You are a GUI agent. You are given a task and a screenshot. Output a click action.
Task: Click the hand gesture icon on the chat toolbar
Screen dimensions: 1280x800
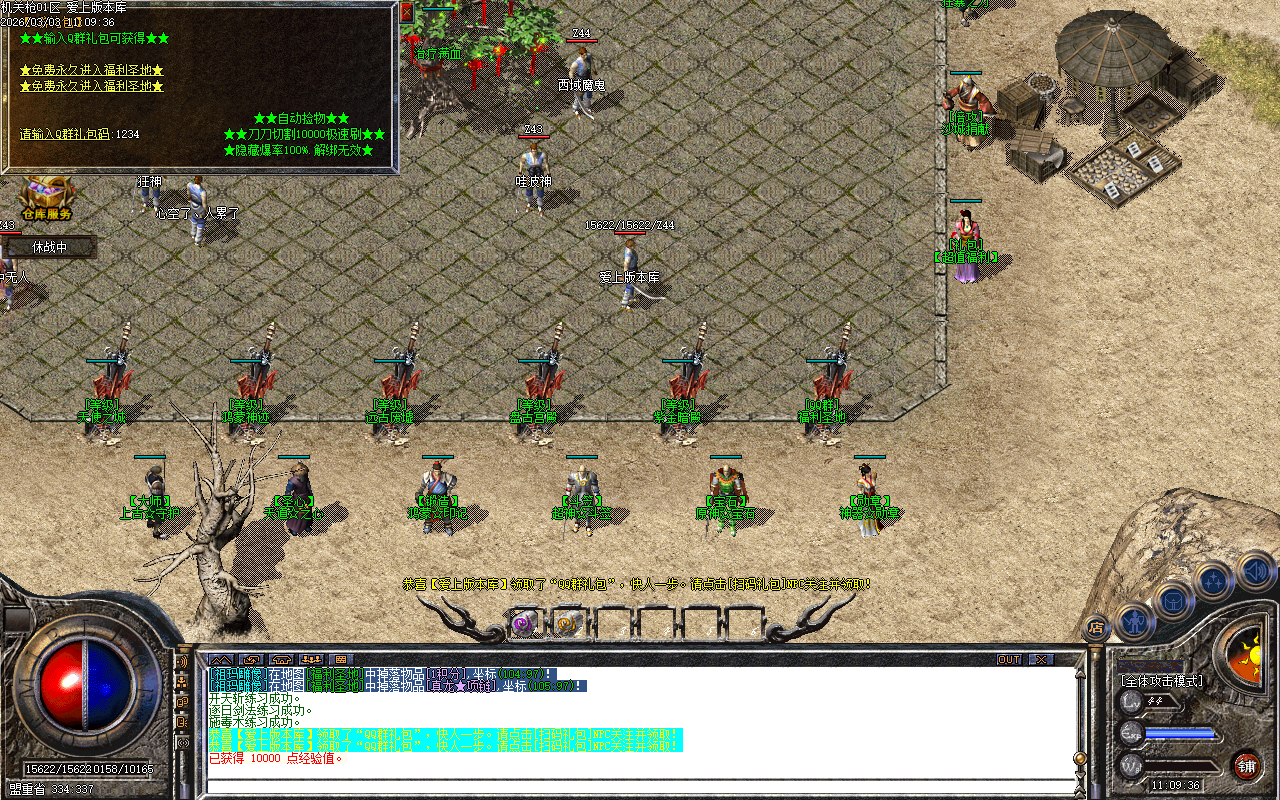coord(251,659)
